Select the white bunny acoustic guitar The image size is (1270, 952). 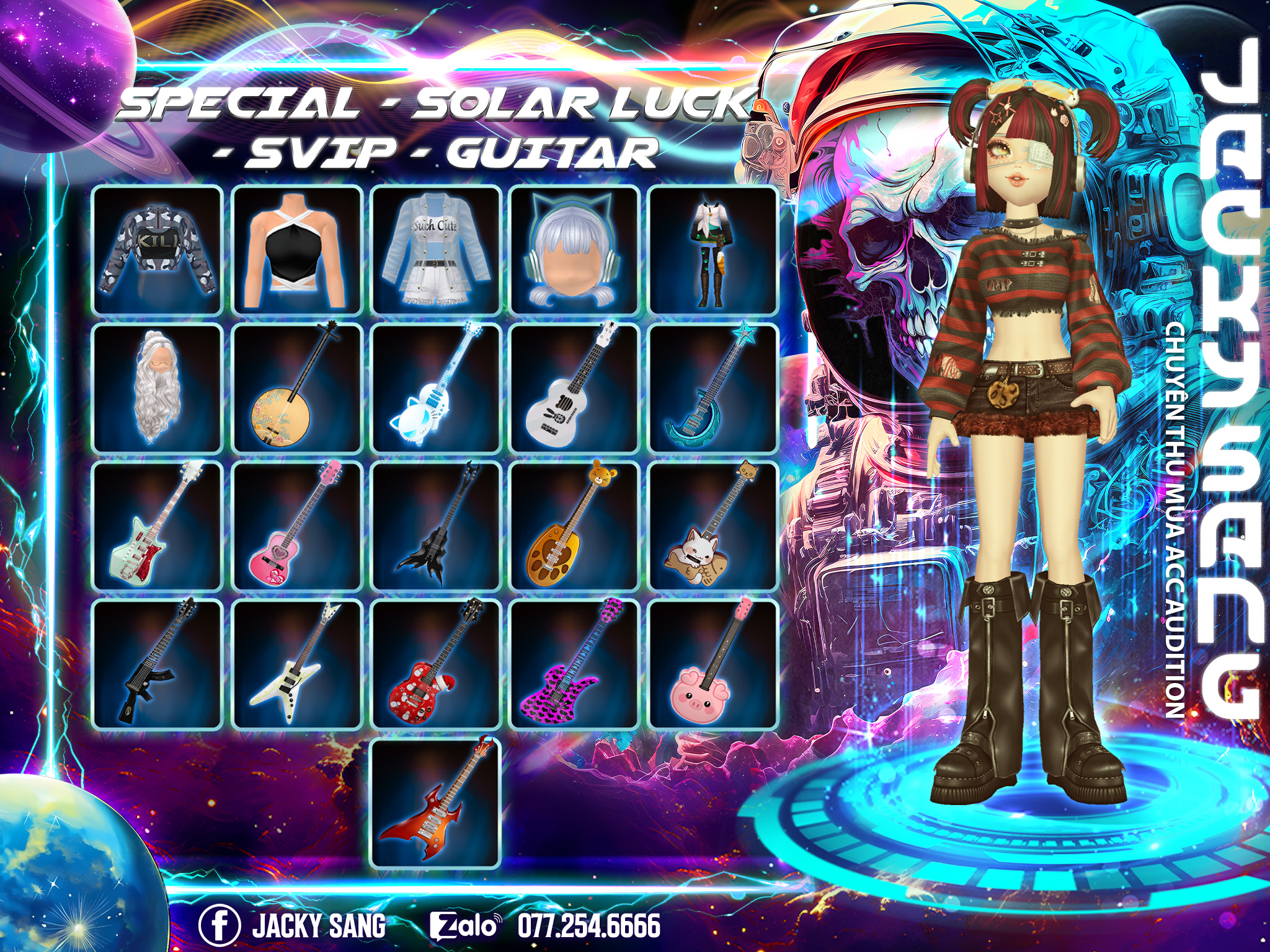click(x=574, y=389)
